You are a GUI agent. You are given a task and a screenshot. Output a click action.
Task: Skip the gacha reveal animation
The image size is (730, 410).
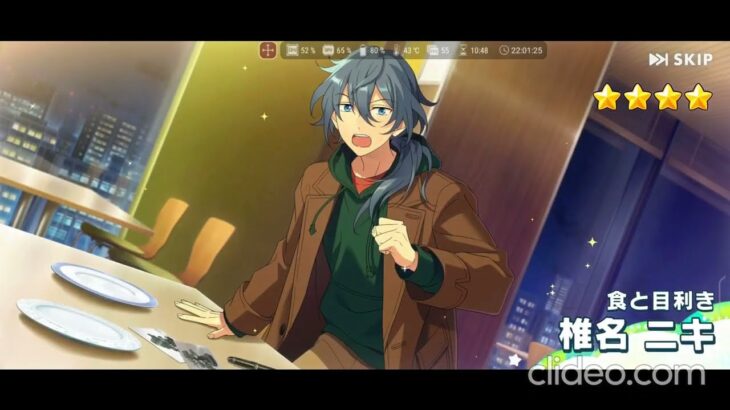pyautogui.click(x=681, y=60)
